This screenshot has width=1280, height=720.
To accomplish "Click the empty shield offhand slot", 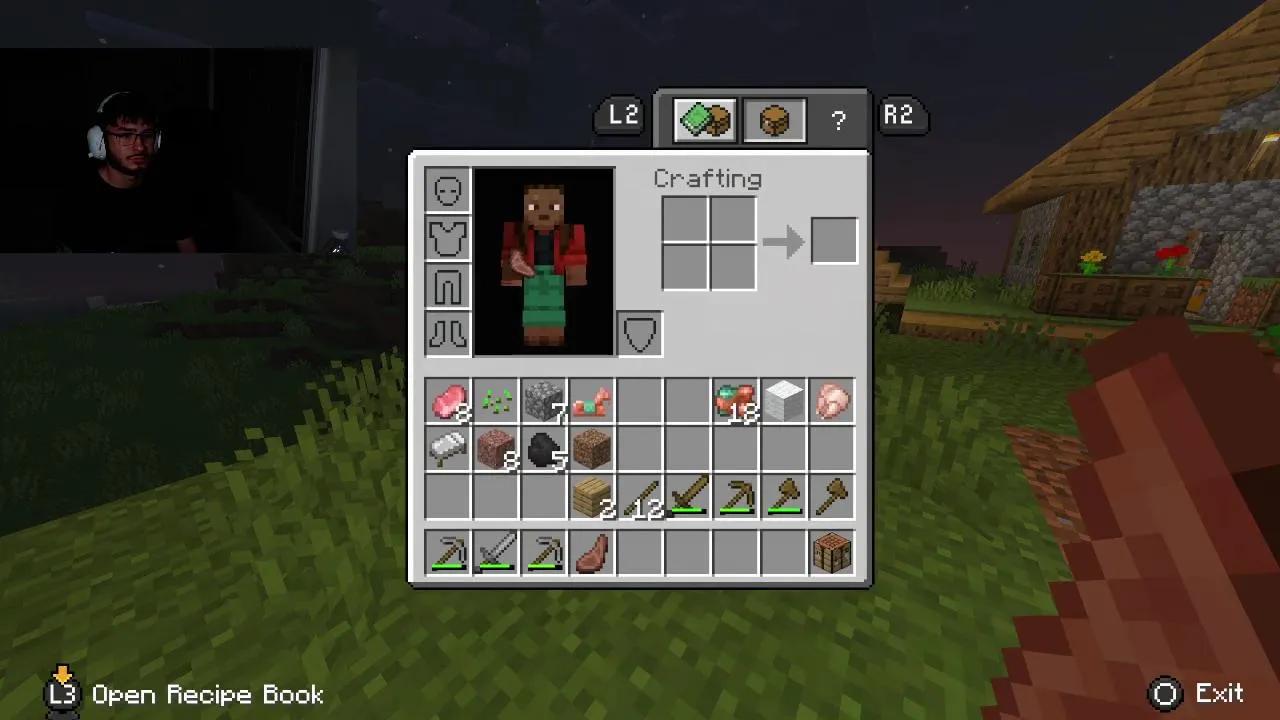I will 638,333.
